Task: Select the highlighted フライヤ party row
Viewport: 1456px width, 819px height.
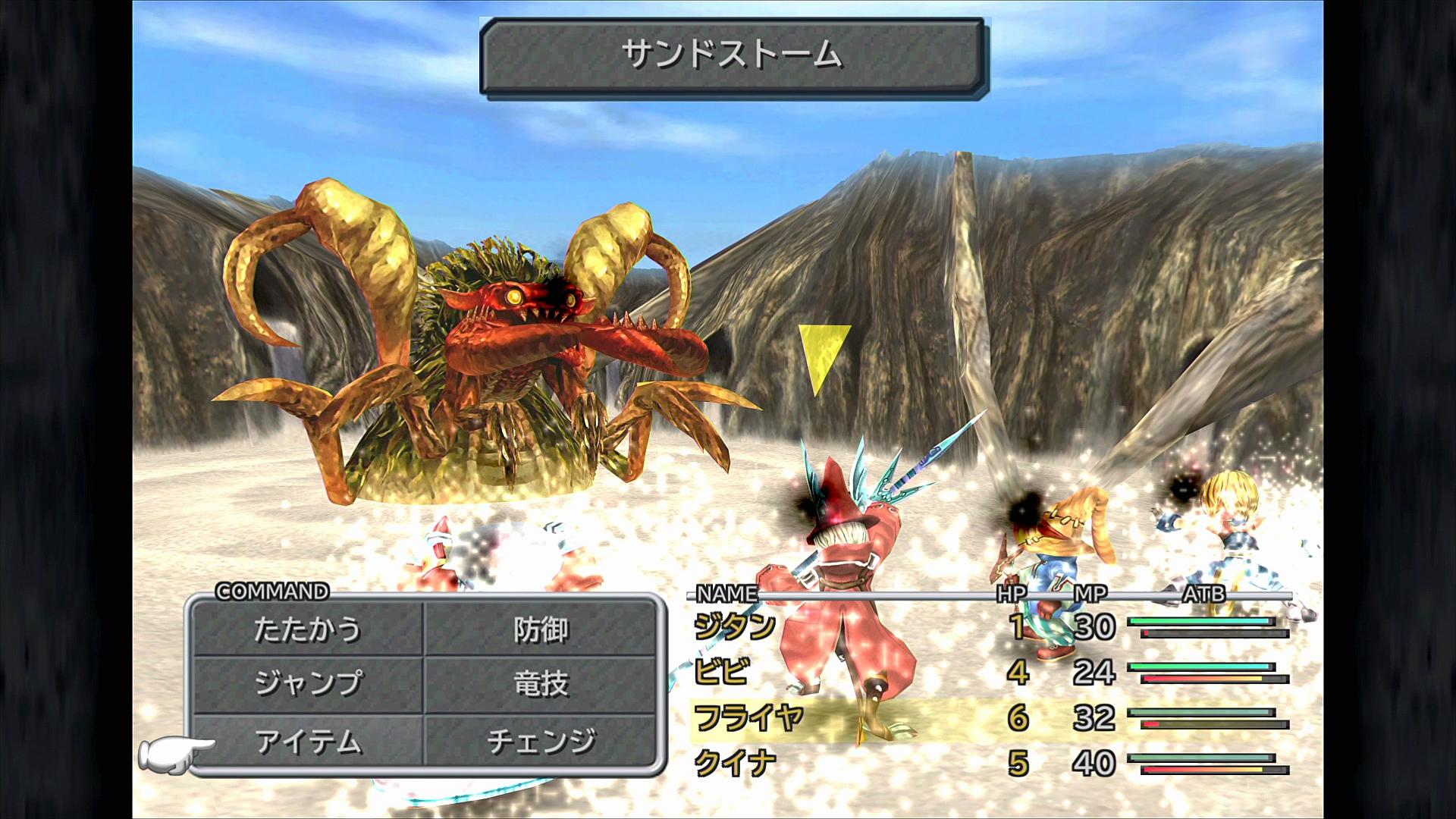Action: 748,717
